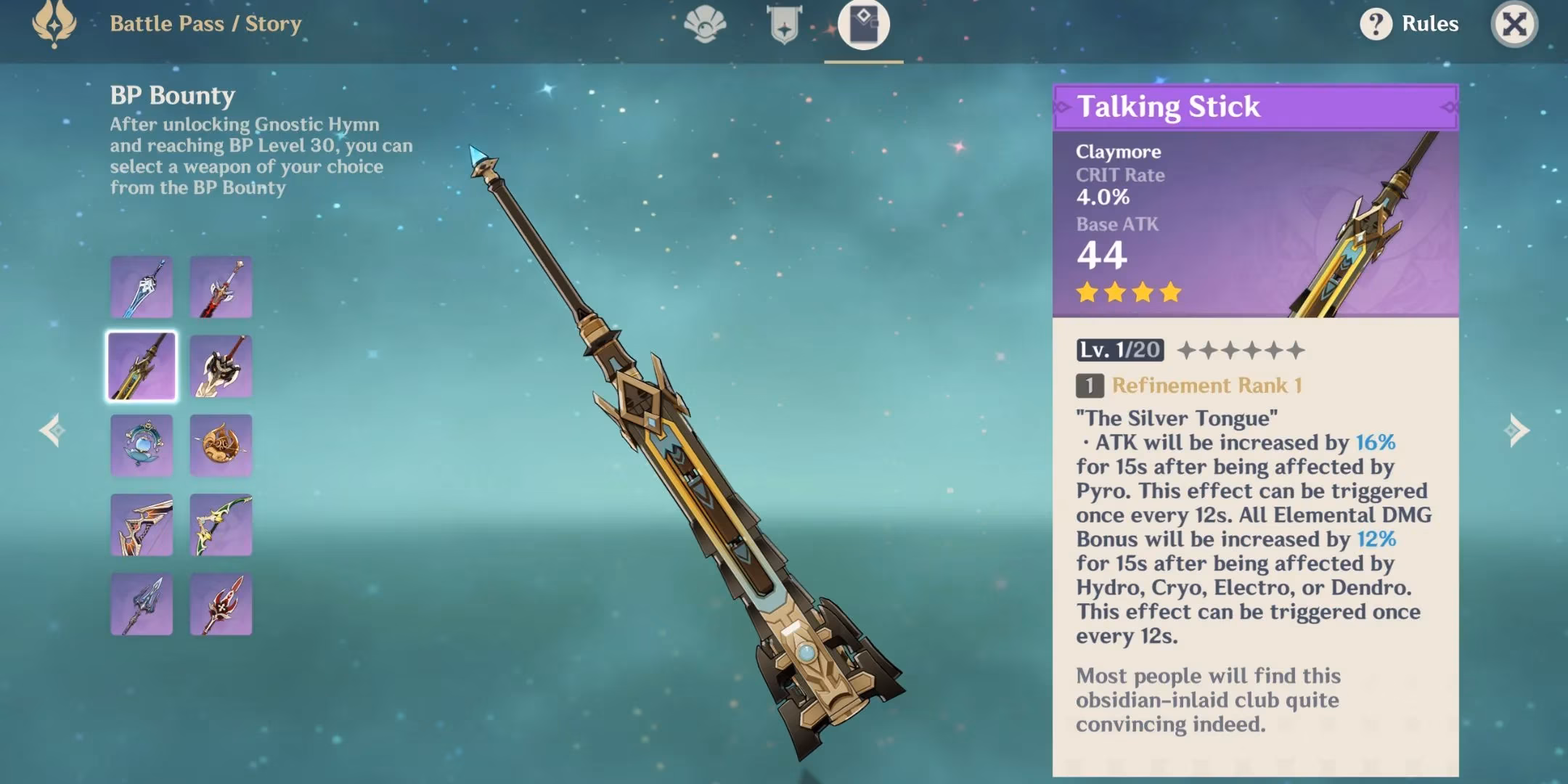Click the golden winged Battle Pass emblem
This screenshot has width=1568, height=784.
tap(54, 24)
